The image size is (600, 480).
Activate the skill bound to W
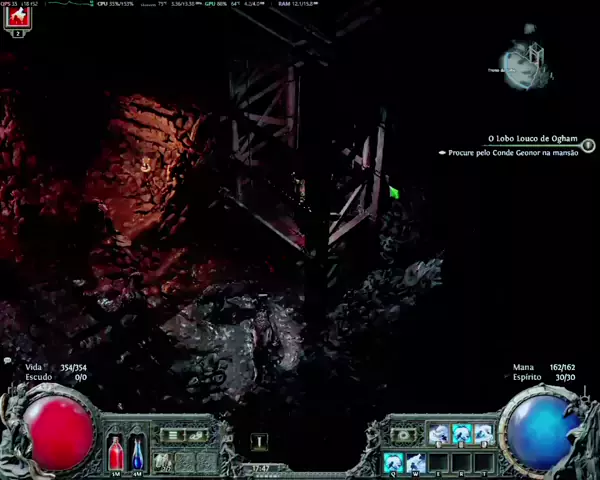415,462
